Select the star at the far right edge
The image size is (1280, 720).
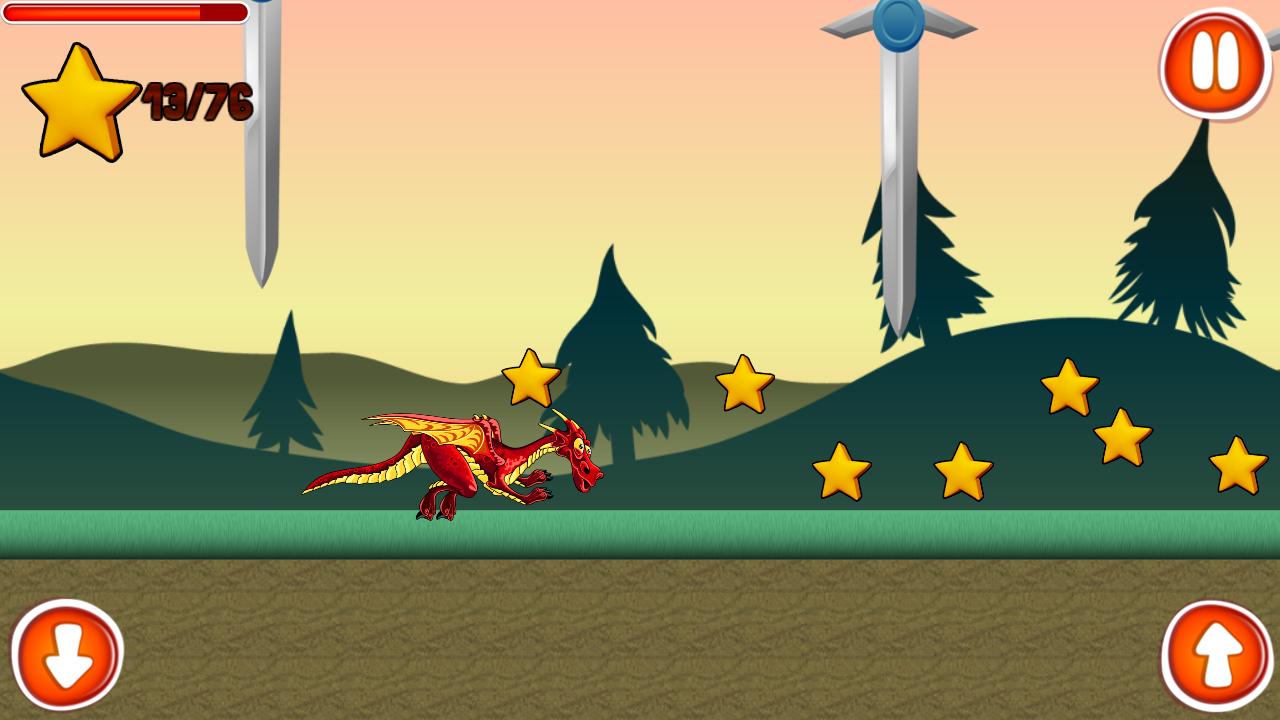1240,466
